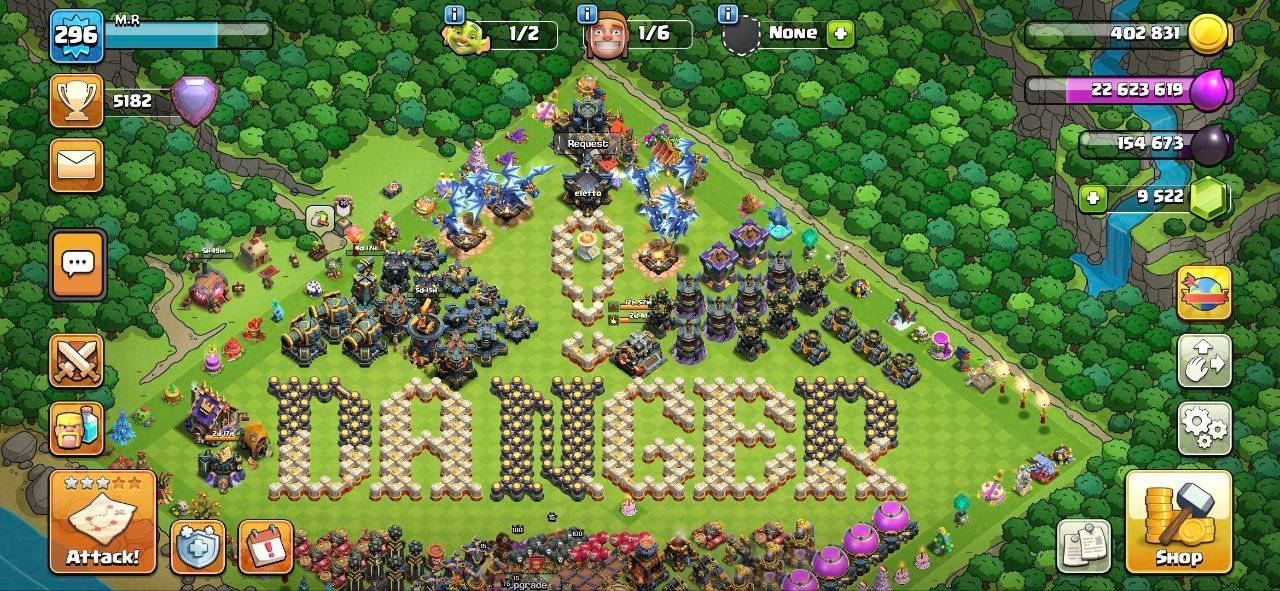Tap the gold coin resource icon
This screenshot has width=1280, height=591.
(x=1211, y=34)
